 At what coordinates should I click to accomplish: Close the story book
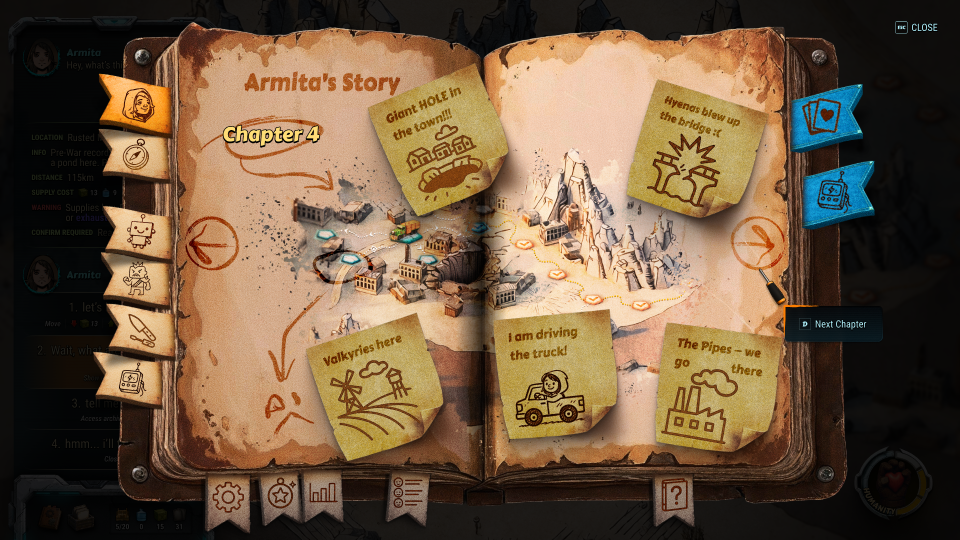coord(916,28)
